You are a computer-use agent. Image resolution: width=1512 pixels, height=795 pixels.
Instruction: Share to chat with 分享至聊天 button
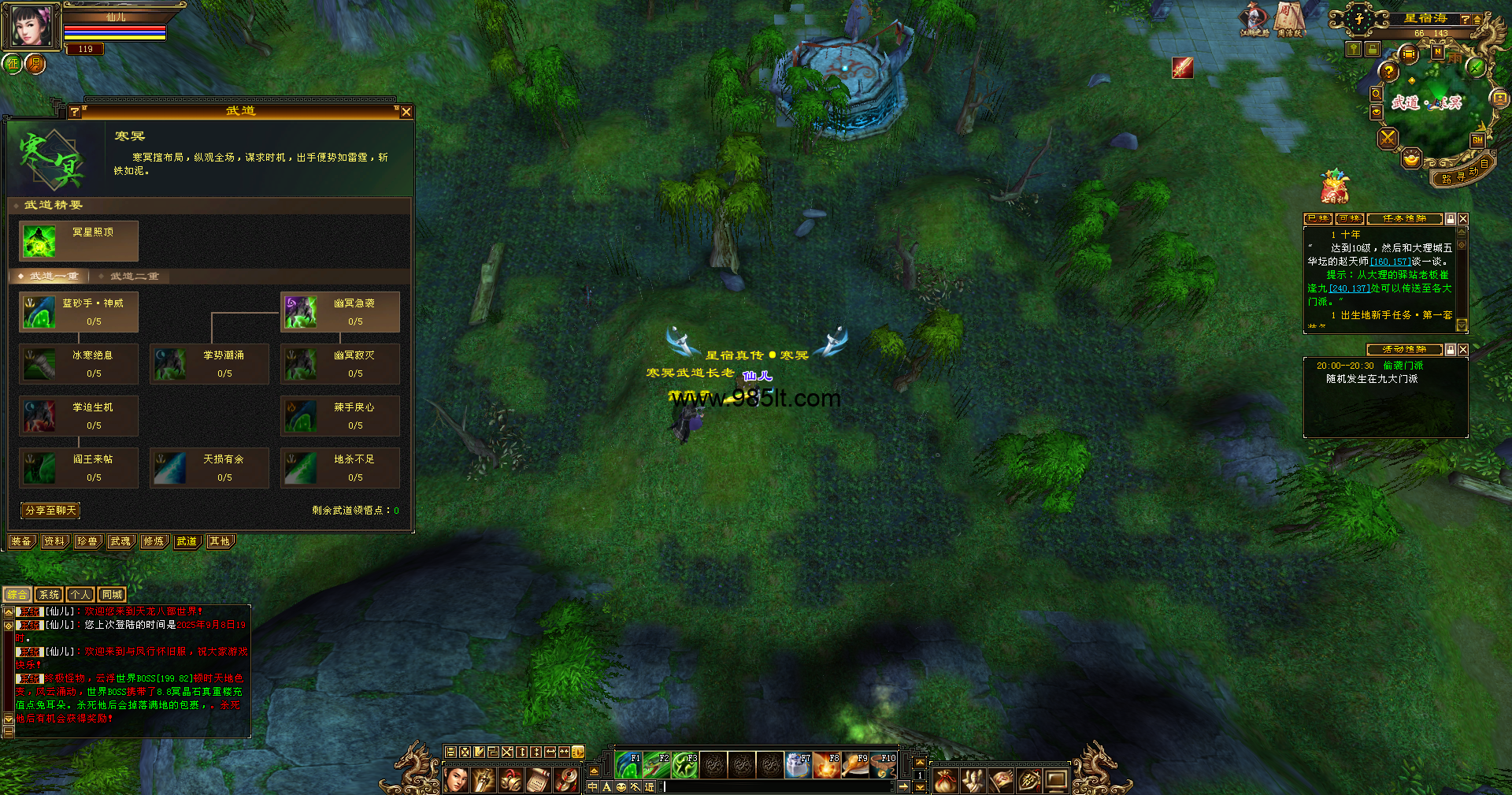(x=50, y=511)
